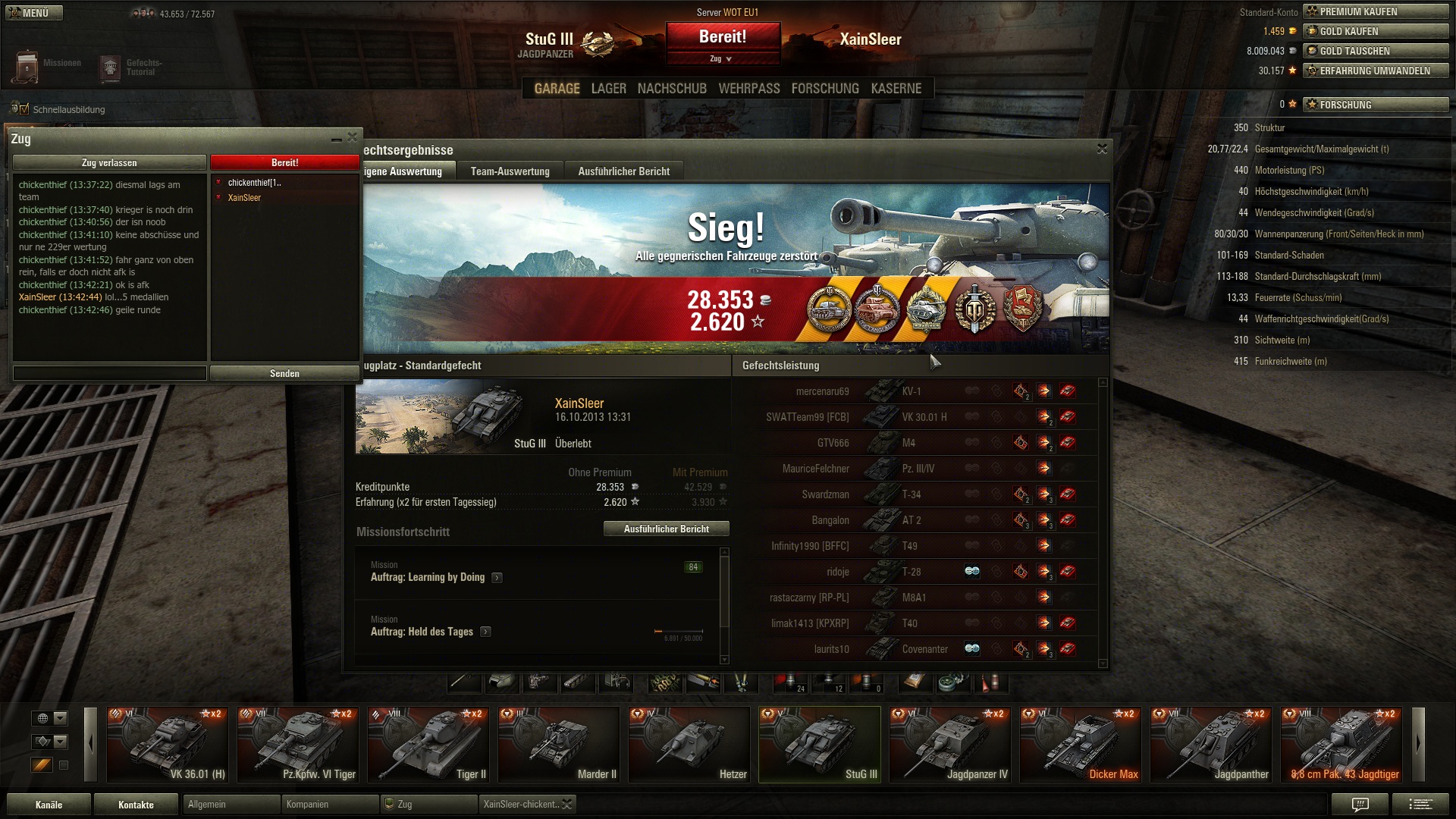The image size is (1456, 819).
Task: Close the battle results window
Action: [x=1102, y=149]
